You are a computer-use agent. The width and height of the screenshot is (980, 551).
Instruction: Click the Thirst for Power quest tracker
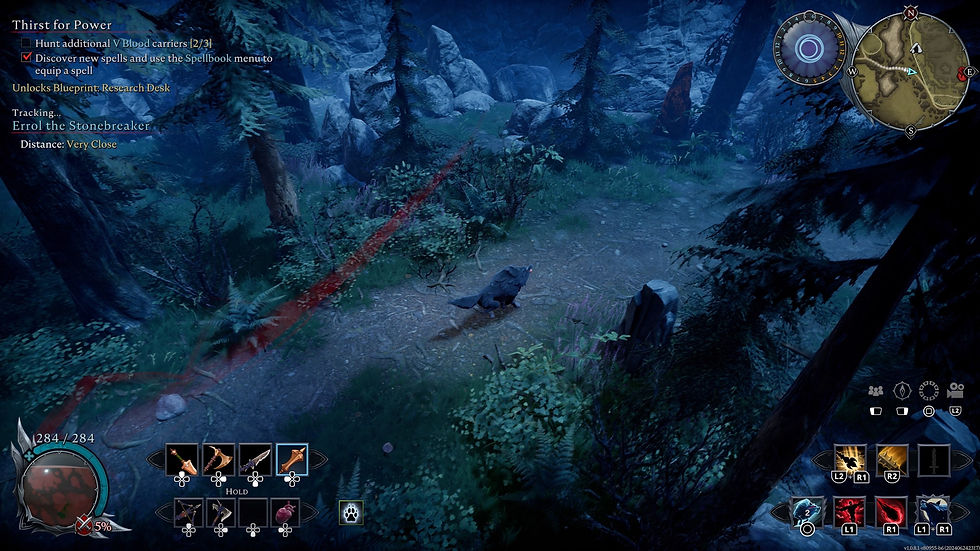pyautogui.click(x=62, y=25)
